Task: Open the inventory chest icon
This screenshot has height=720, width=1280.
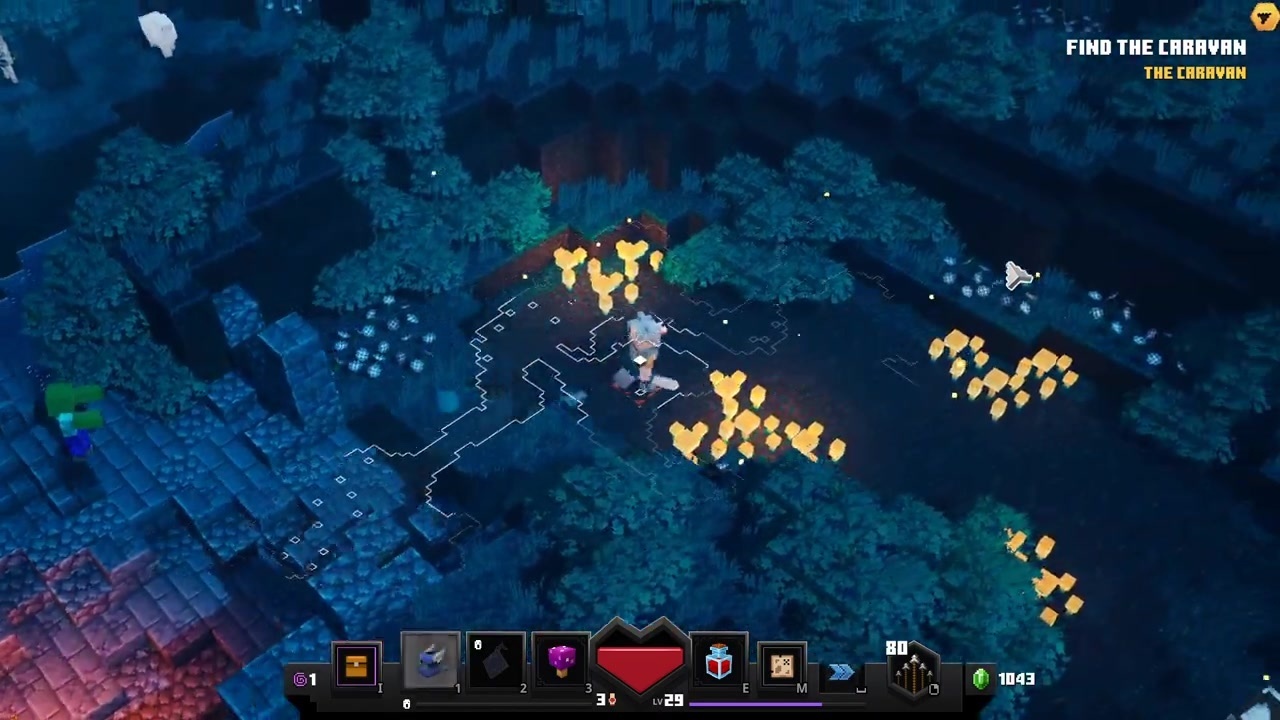Action: 356,666
